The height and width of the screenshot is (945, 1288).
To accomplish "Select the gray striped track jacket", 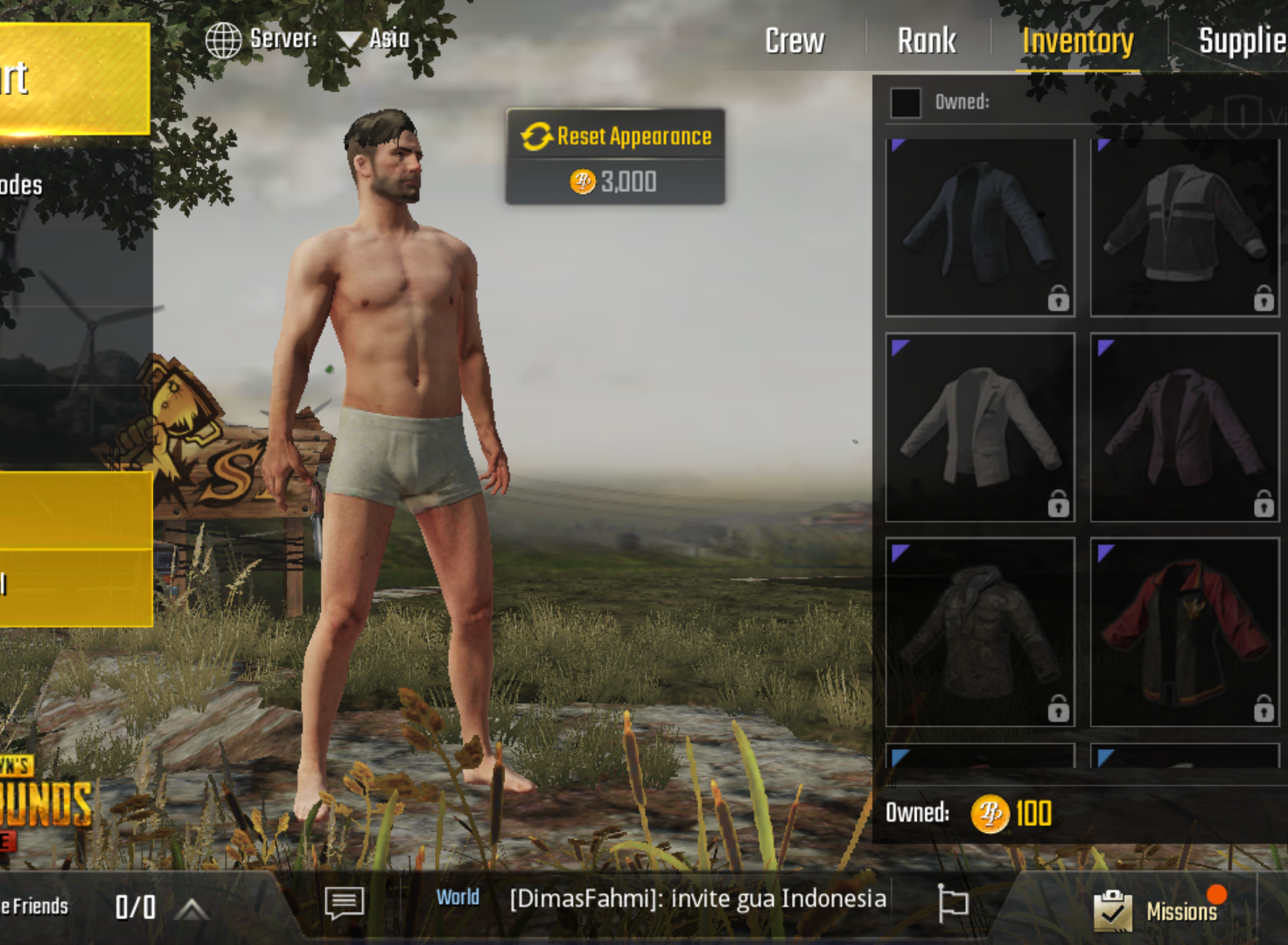I will (1185, 227).
